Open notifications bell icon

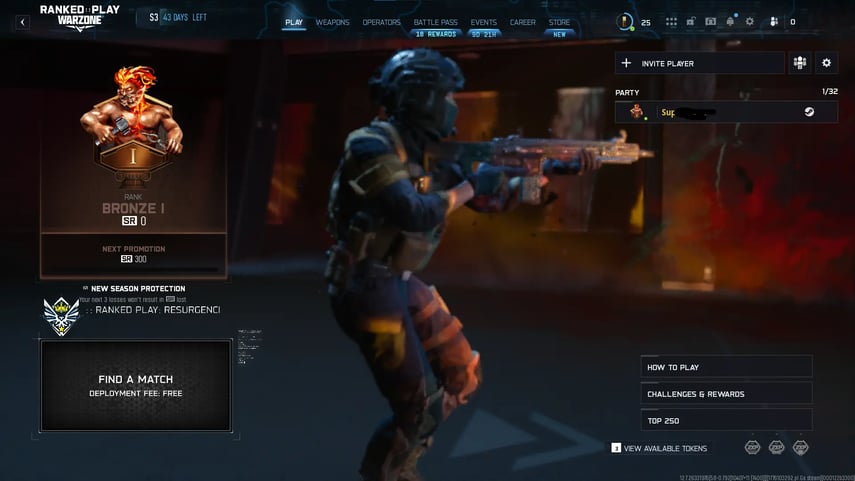[x=731, y=22]
